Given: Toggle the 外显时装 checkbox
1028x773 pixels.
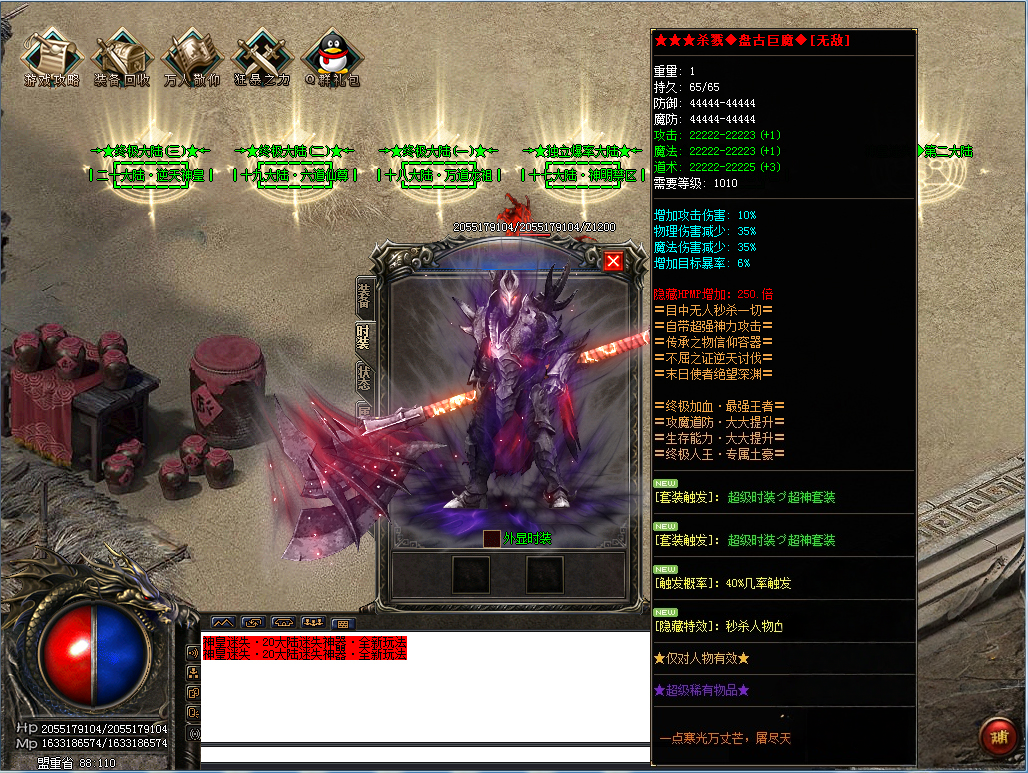Looking at the screenshot, I should click(491, 538).
